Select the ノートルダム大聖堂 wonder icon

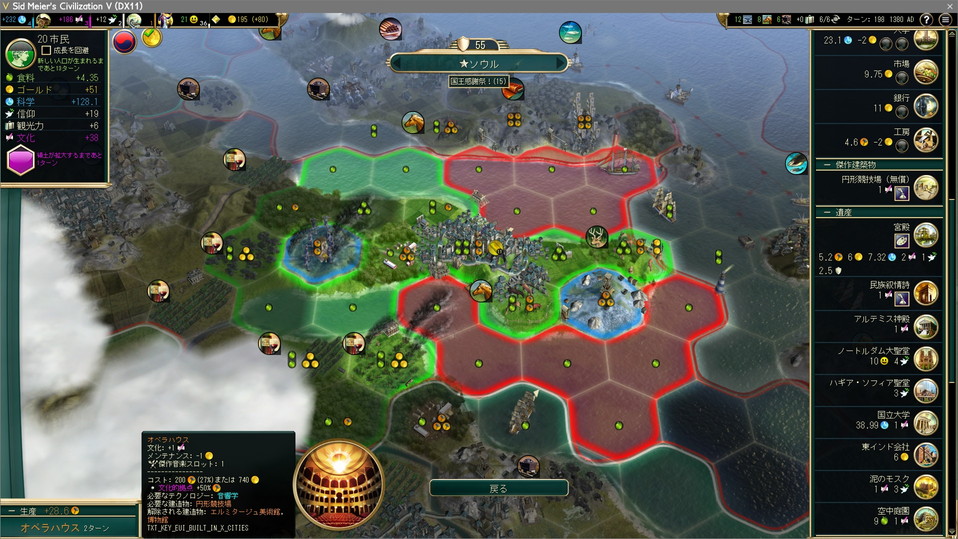pos(926,358)
